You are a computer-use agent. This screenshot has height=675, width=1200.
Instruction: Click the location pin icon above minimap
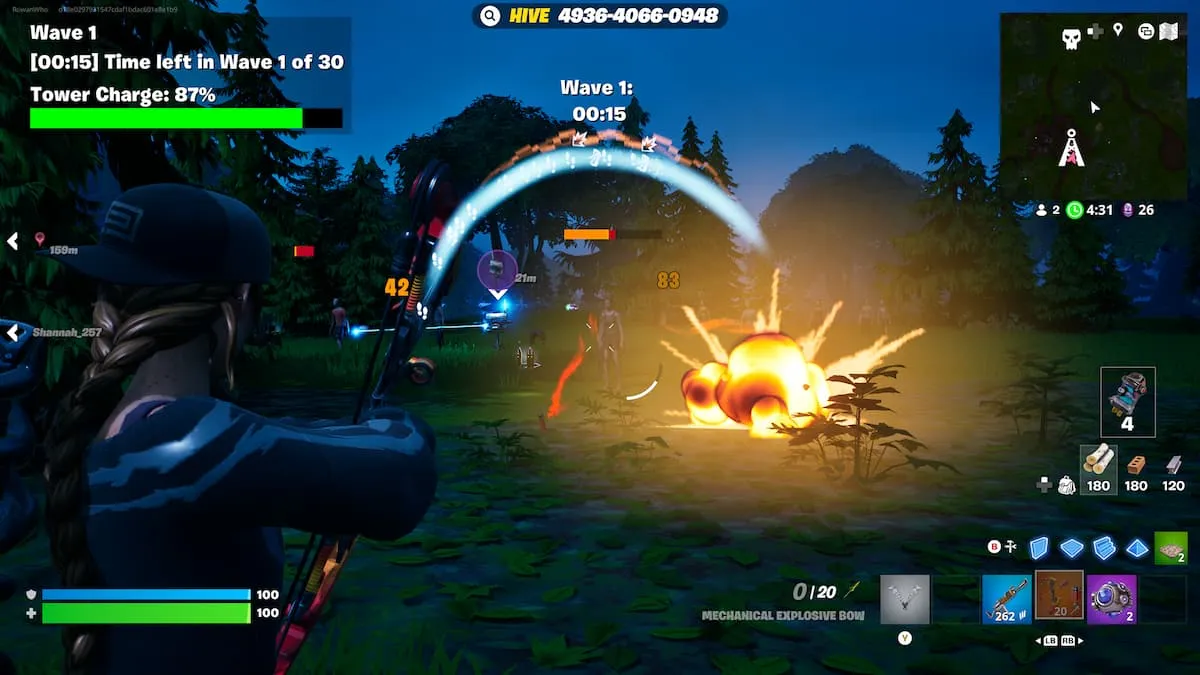click(x=1118, y=31)
